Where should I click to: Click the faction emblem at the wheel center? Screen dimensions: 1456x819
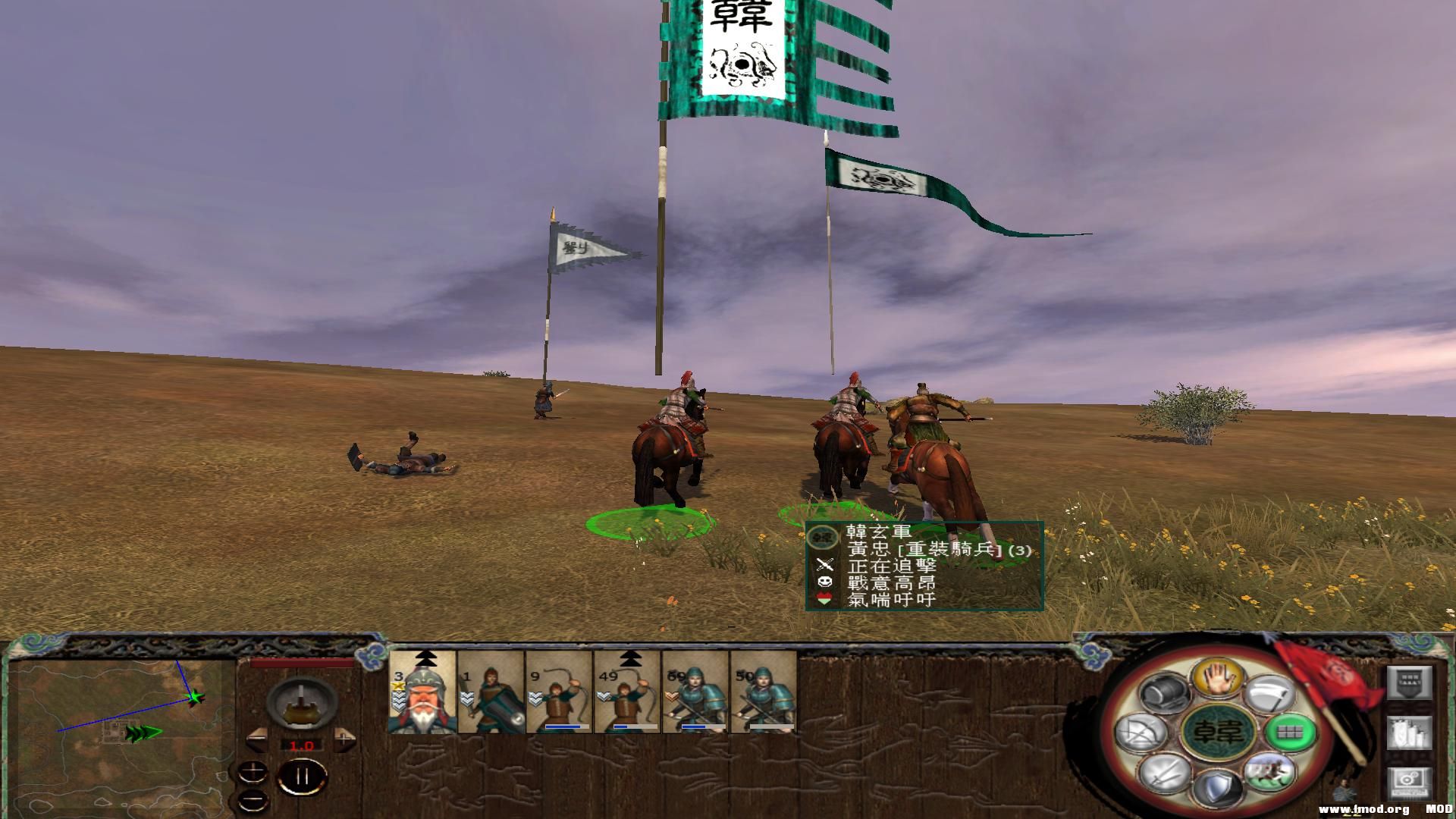point(1219,732)
